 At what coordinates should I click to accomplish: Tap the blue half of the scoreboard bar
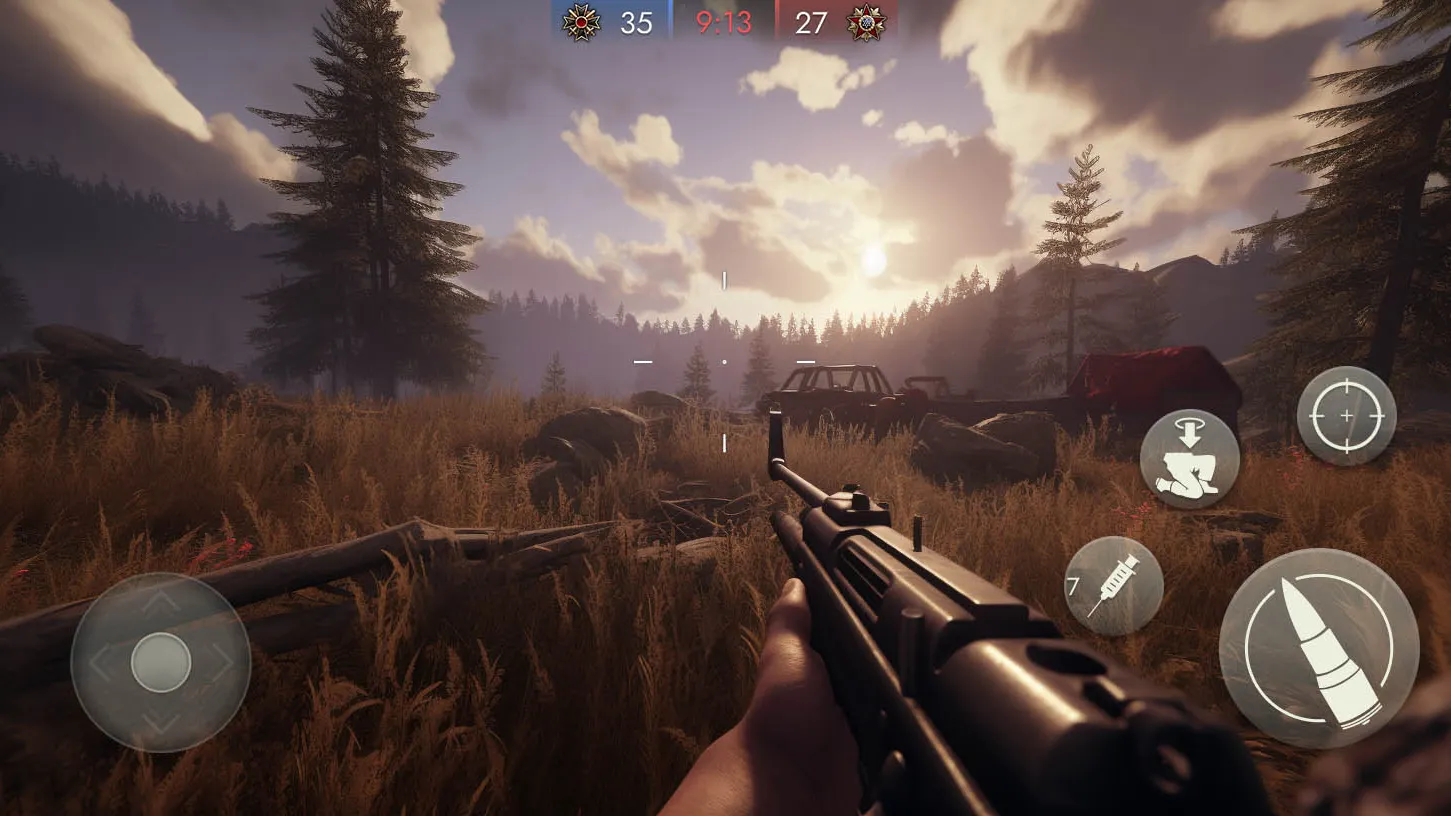click(610, 22)
